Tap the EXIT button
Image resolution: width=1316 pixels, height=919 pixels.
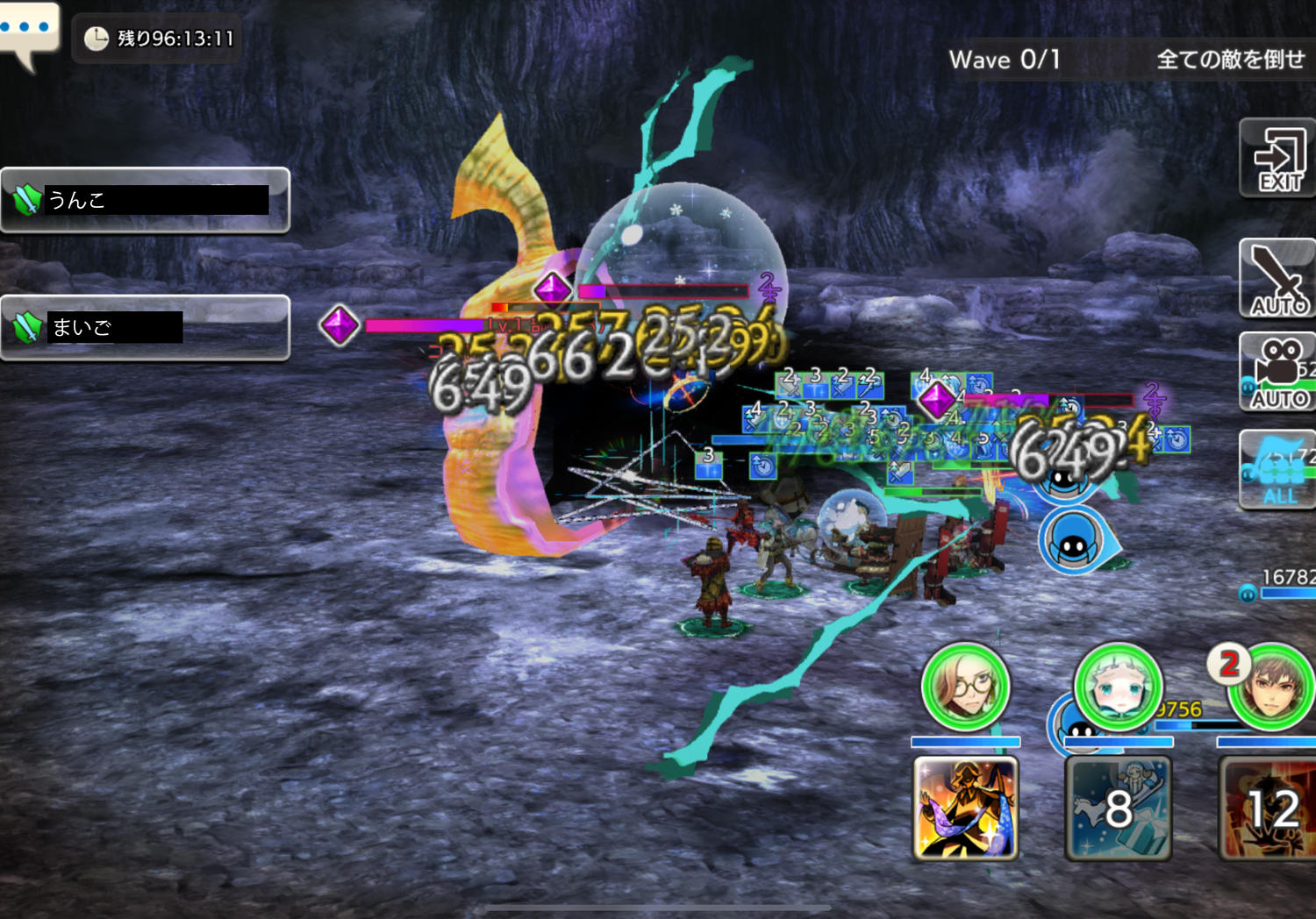click(x=1277, y=159)
